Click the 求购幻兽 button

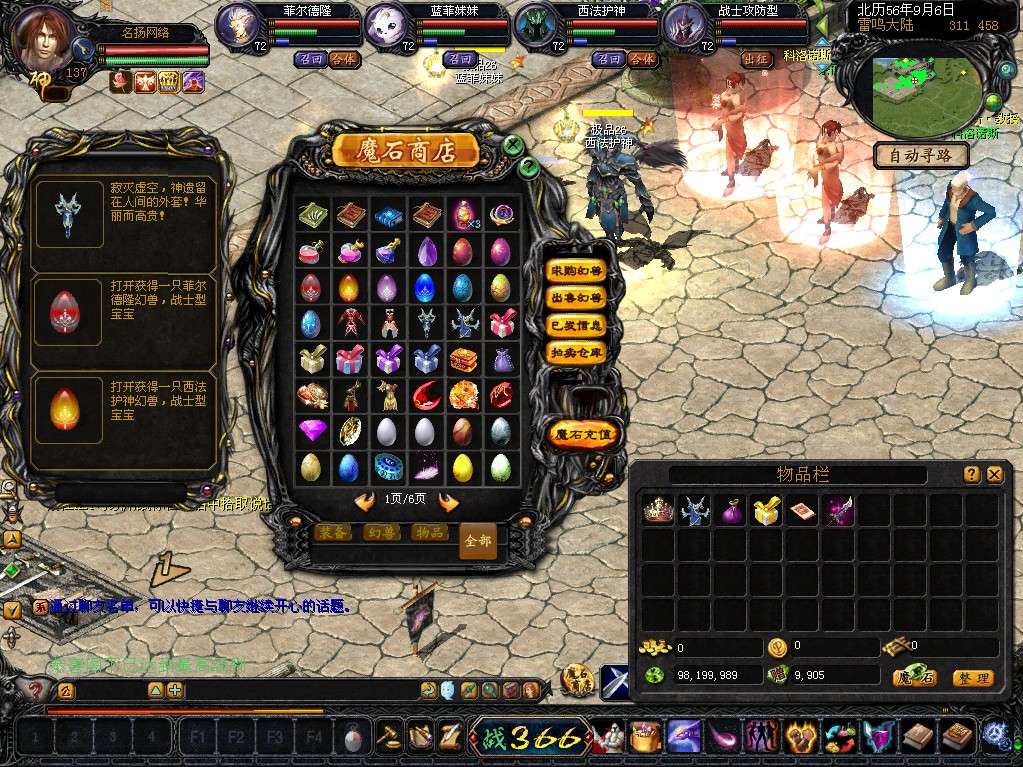tap(576, 270)
